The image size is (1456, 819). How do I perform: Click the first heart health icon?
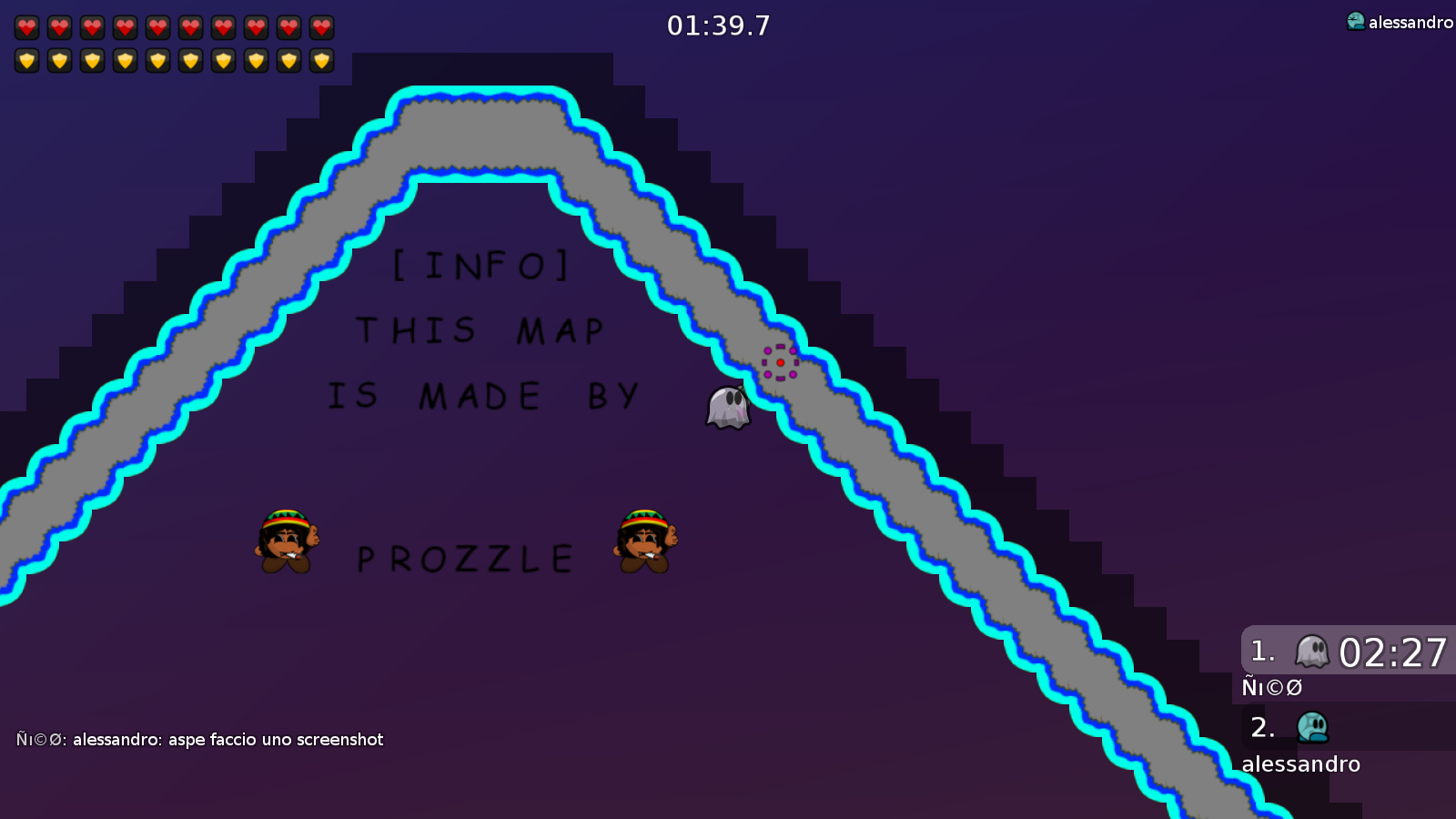tap(27, 27)
